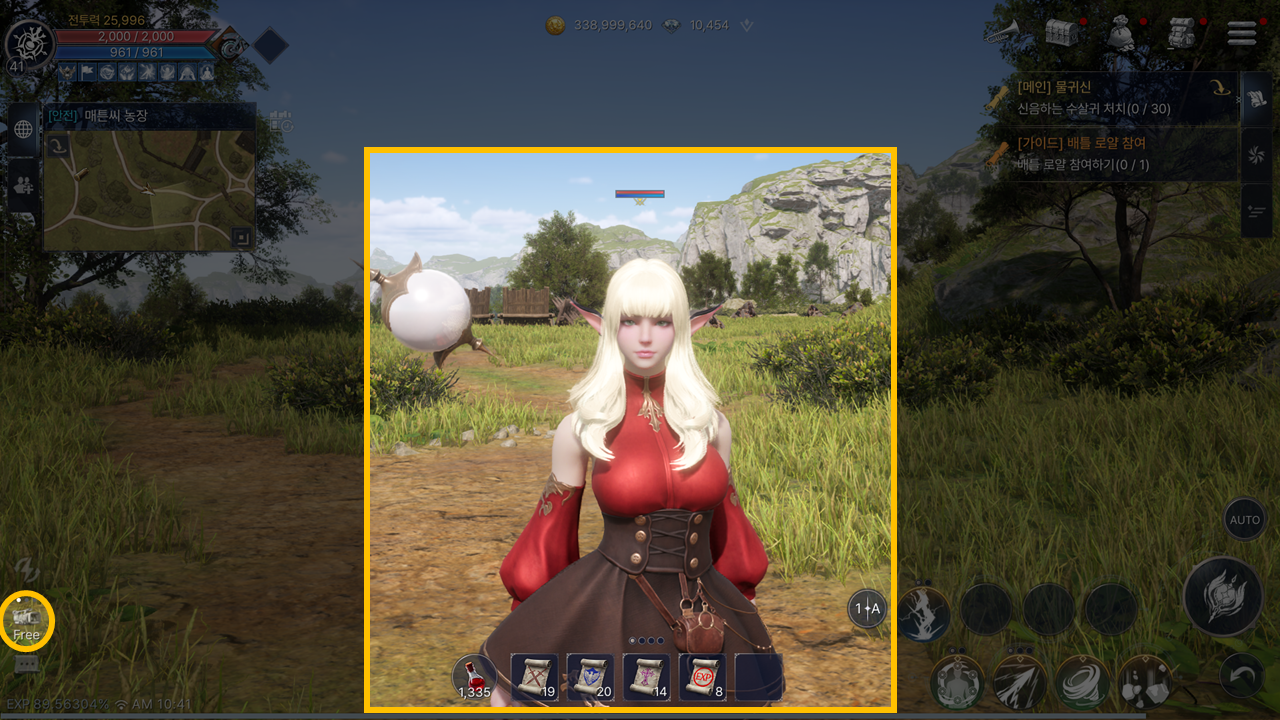Image resolution: width=1280 pixels, height=720 pixels.
Task: Use the purple cross scroll
Action: click(x=646, y=677)
